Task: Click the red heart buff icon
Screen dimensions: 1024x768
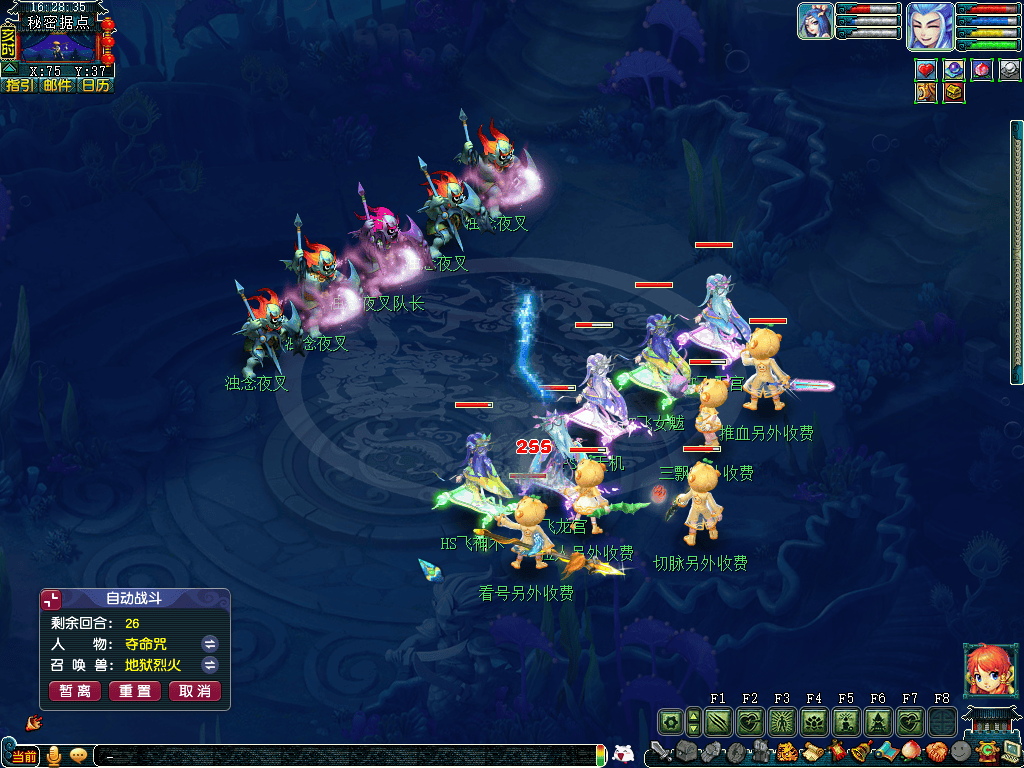Action: point(926,70)
